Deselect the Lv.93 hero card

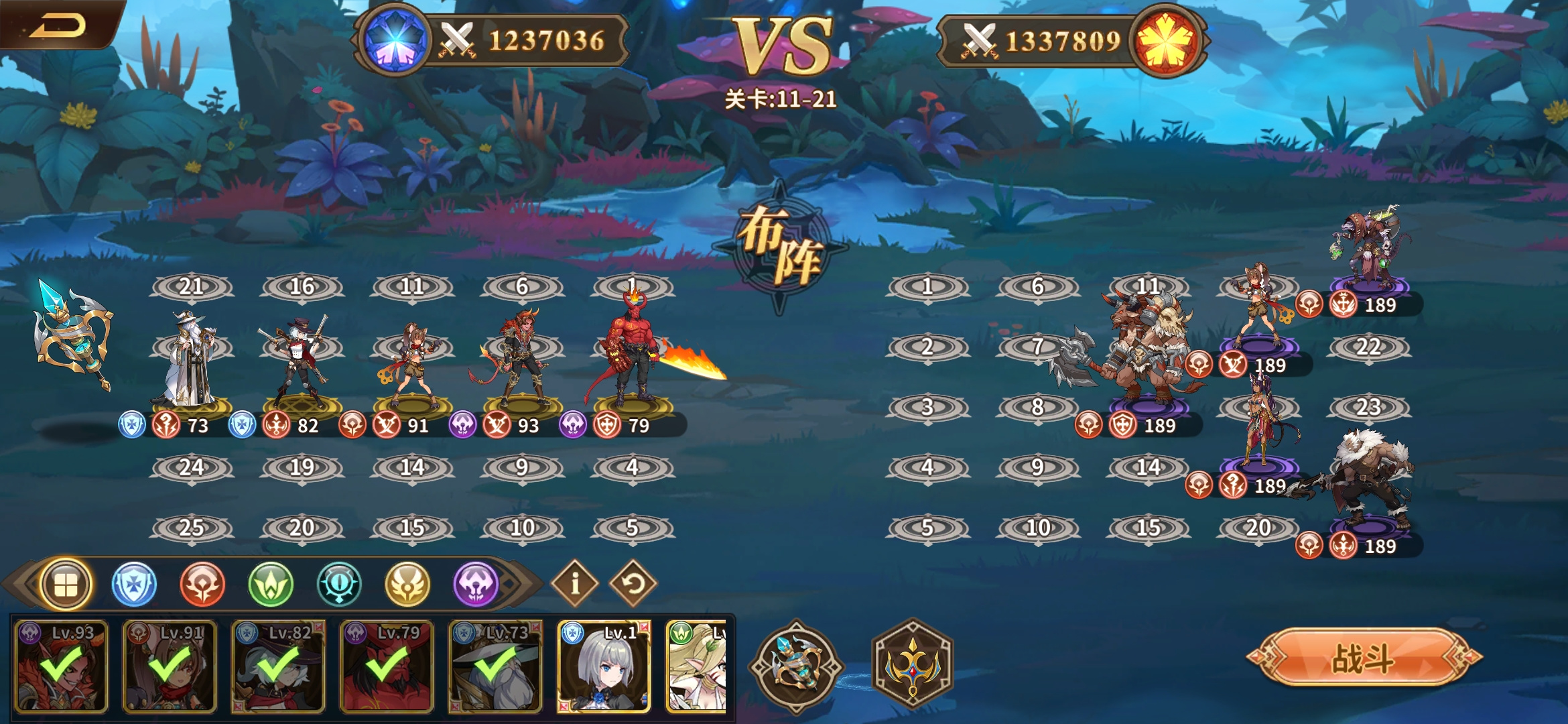click(x=61, y=666)
